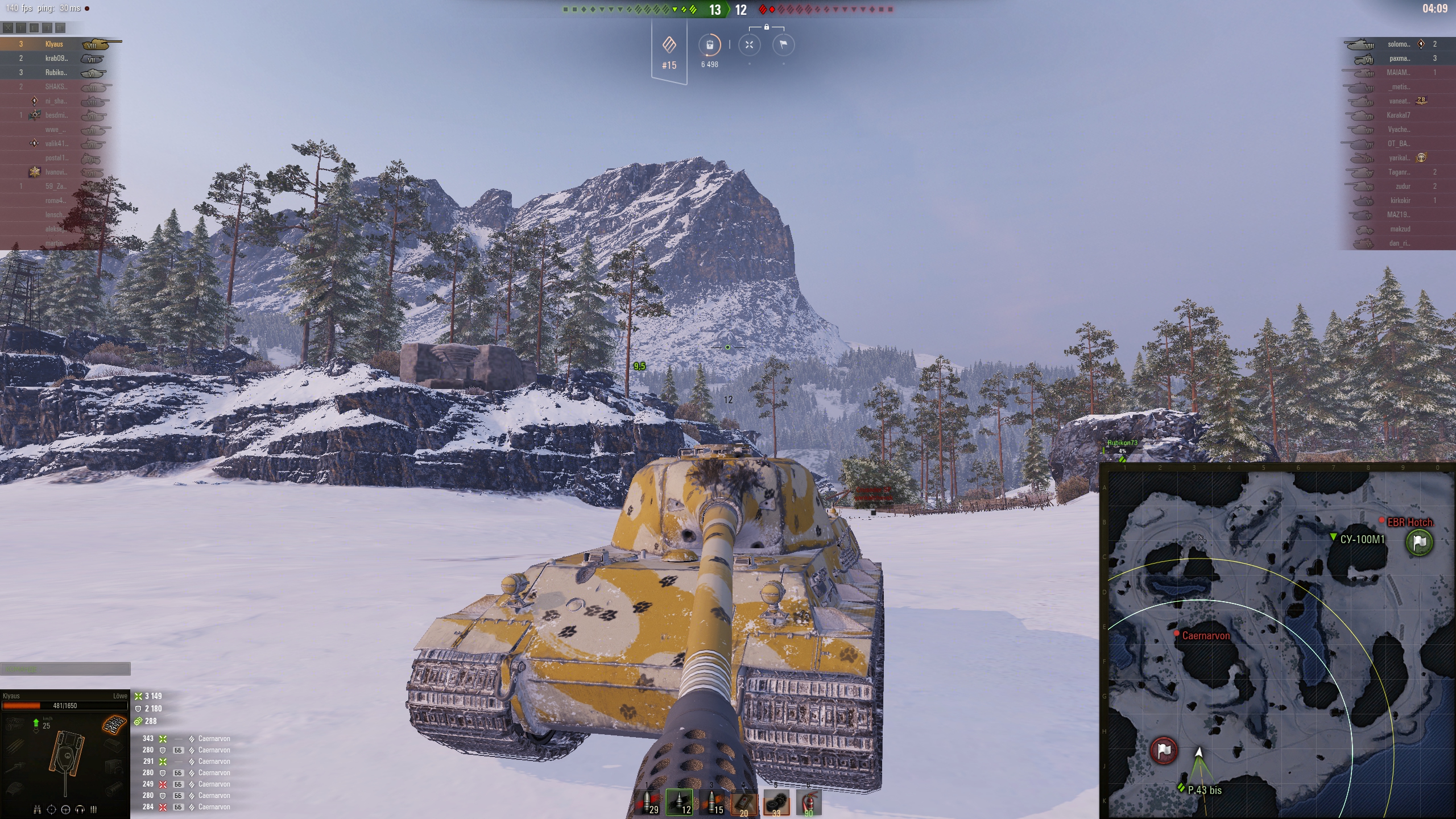The height and width of the screenshot is (819, 1456).
Task: Click the crossed-arrows objective icon
Action: point(749,45)
